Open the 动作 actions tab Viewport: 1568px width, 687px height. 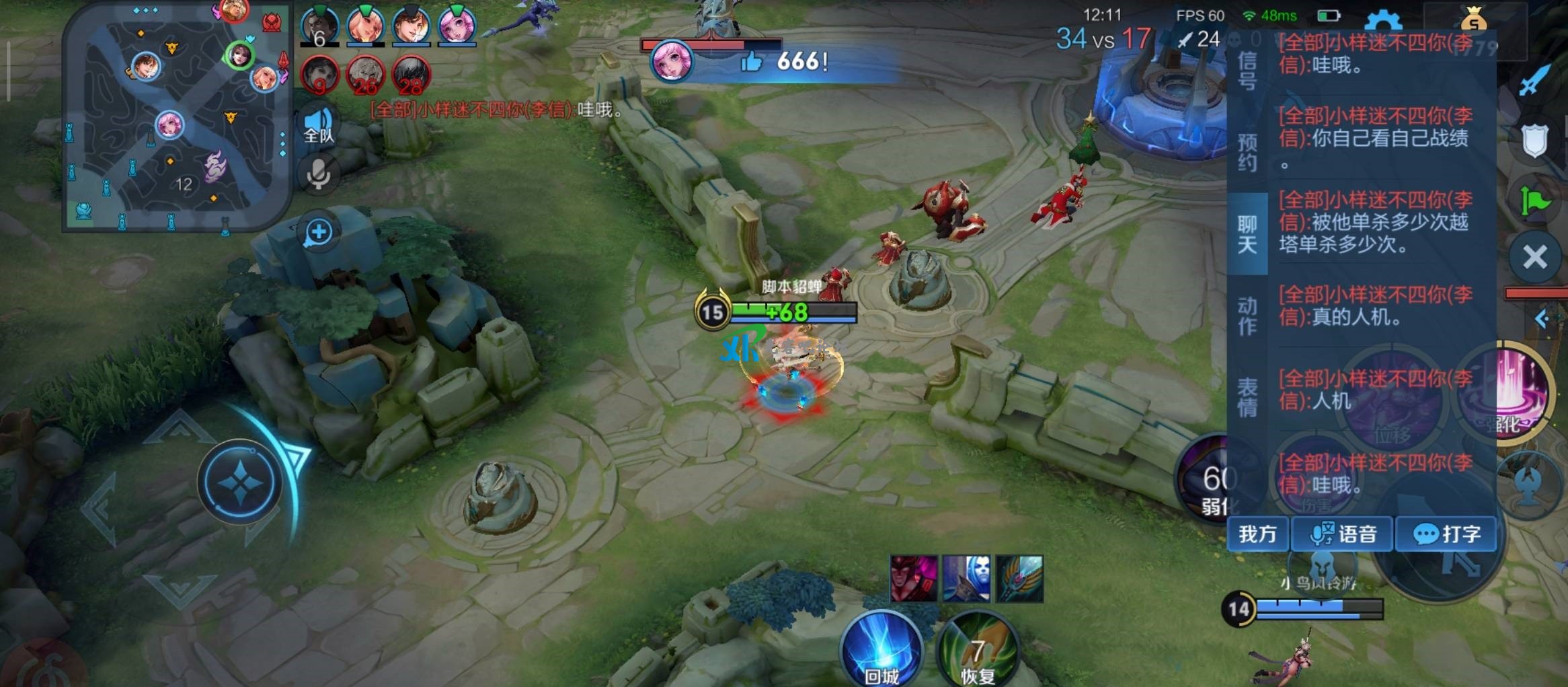tap(1247, 316)
